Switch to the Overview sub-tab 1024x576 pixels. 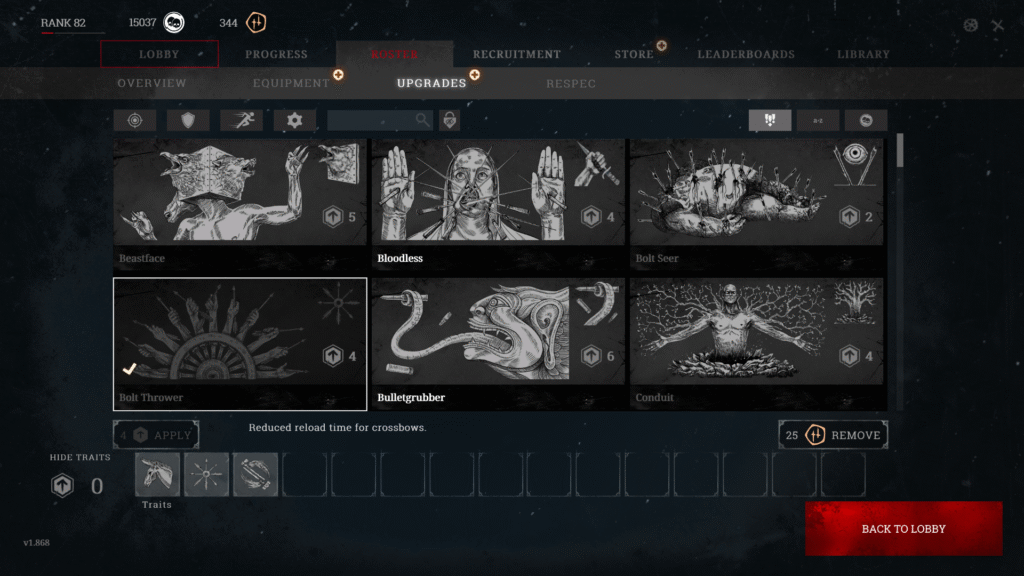click(152, 83)
